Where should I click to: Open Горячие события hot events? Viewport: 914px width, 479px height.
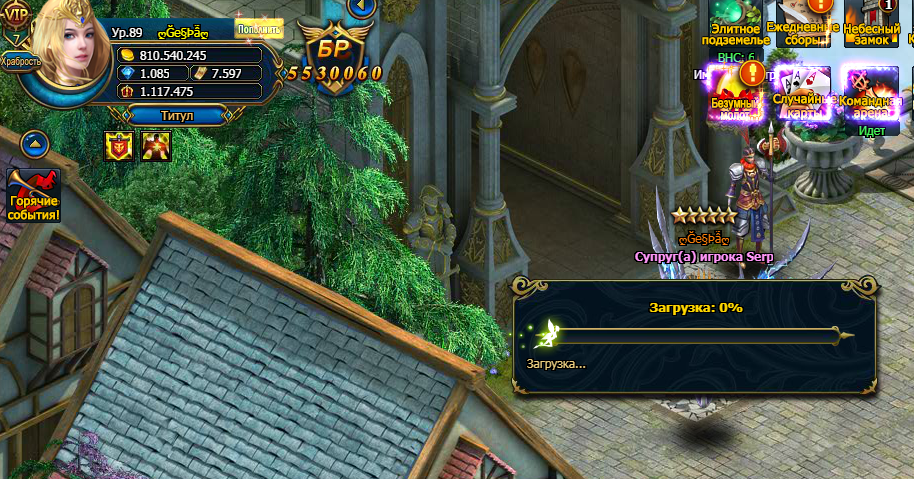point(35,197)
